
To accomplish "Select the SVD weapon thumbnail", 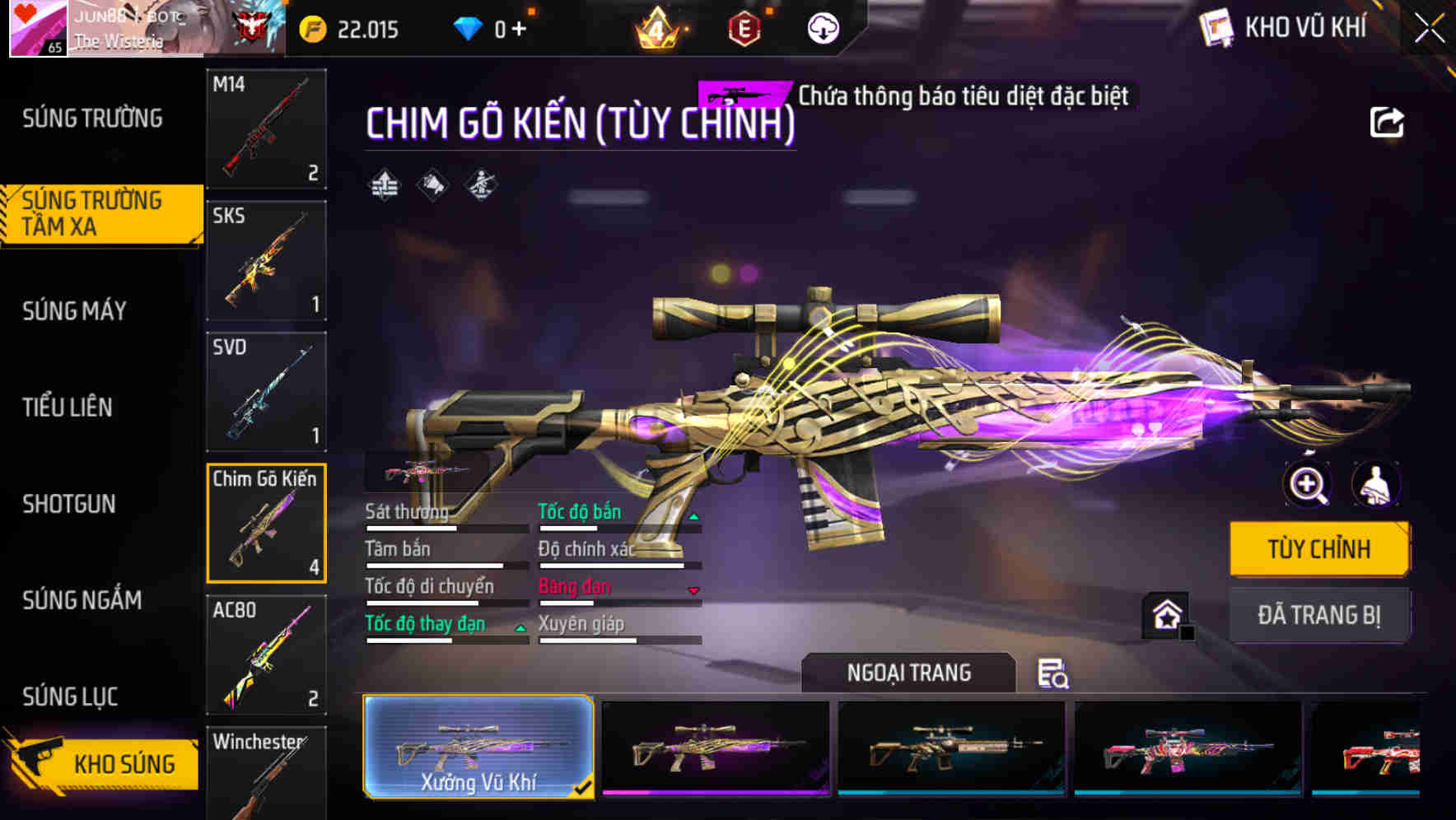I will (265, 391).
